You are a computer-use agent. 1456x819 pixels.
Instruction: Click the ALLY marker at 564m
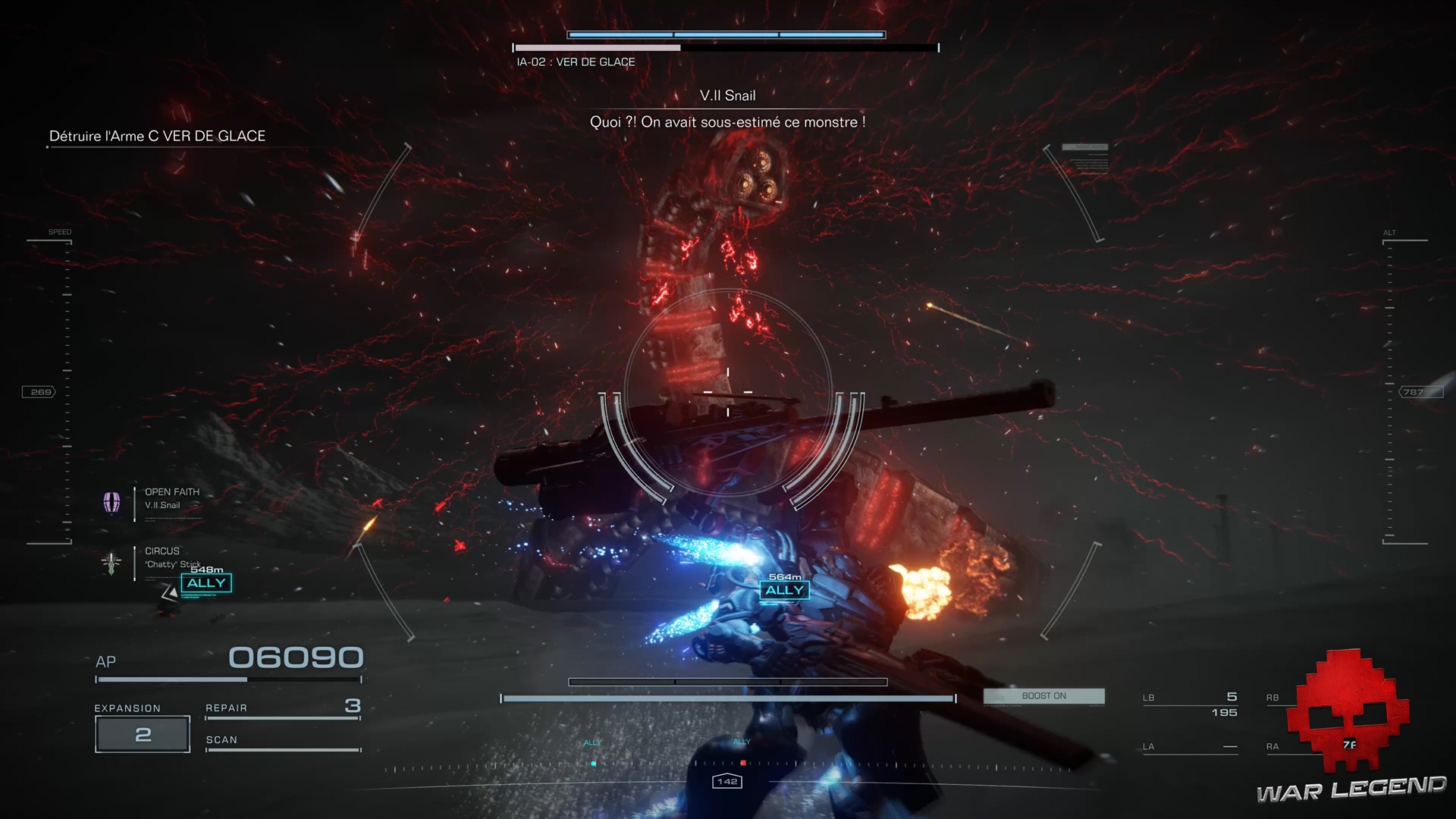[784, 591]
